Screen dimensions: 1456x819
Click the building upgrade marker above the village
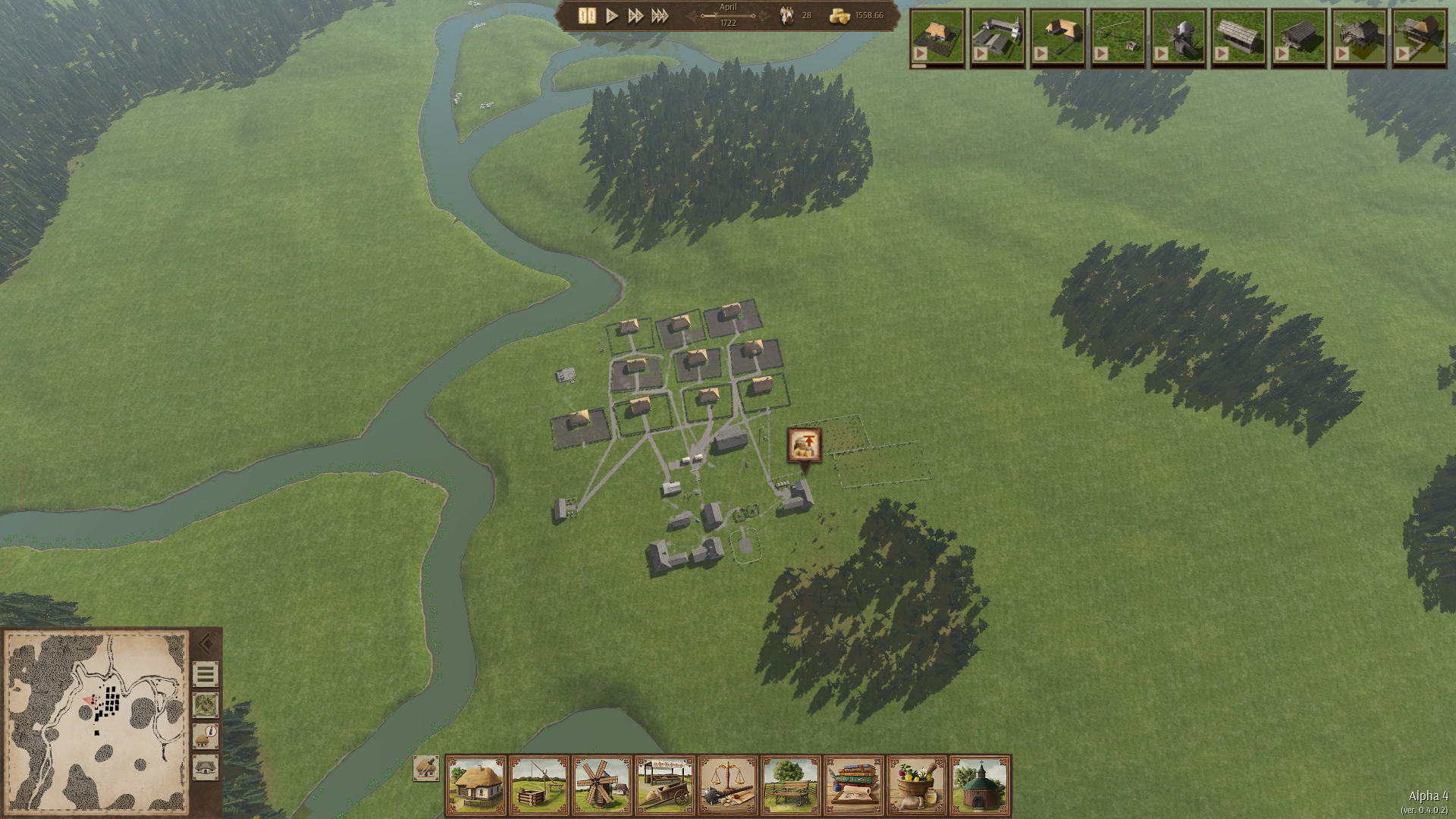point(804,445)
